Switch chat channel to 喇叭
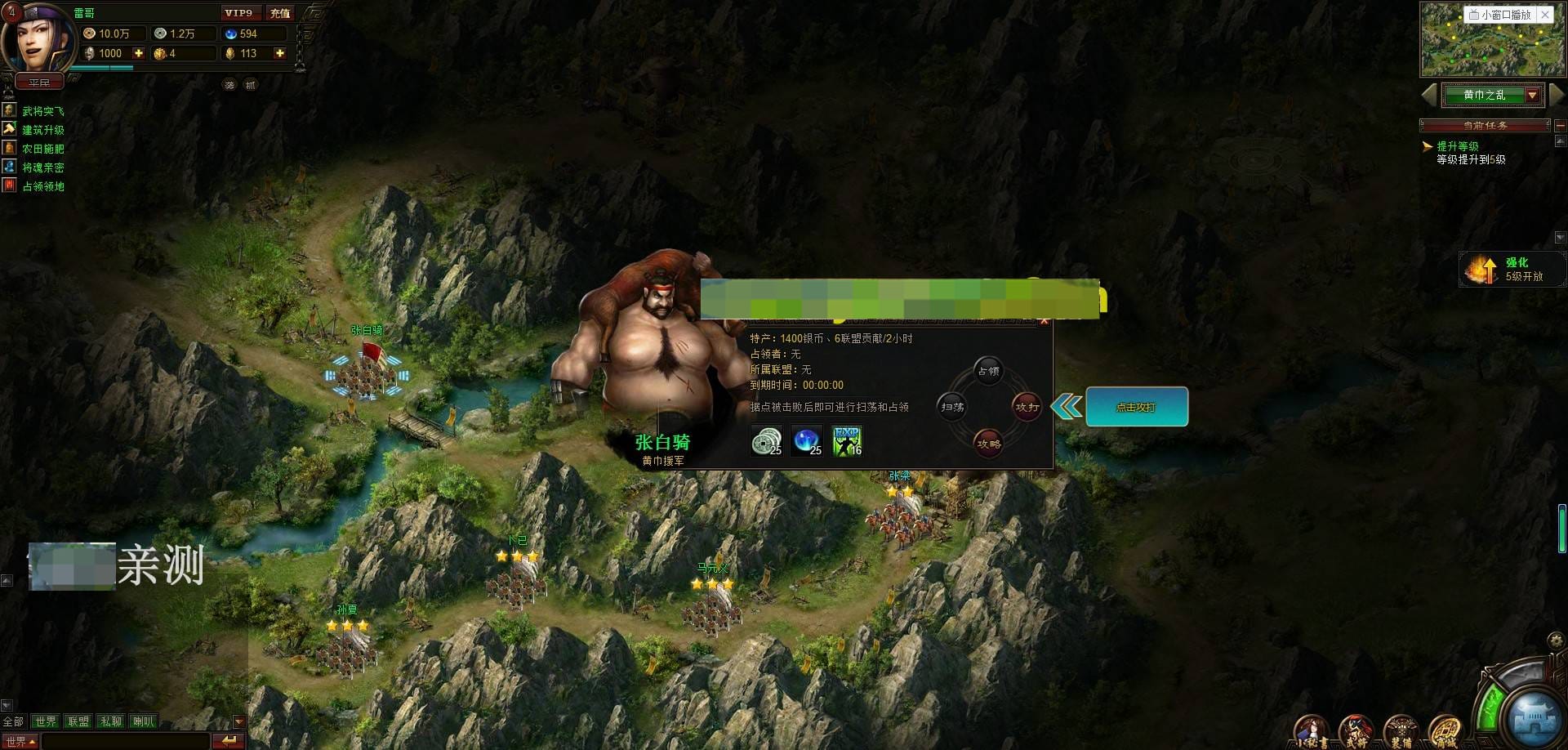1568x750 pixels. tap(144, 721)
